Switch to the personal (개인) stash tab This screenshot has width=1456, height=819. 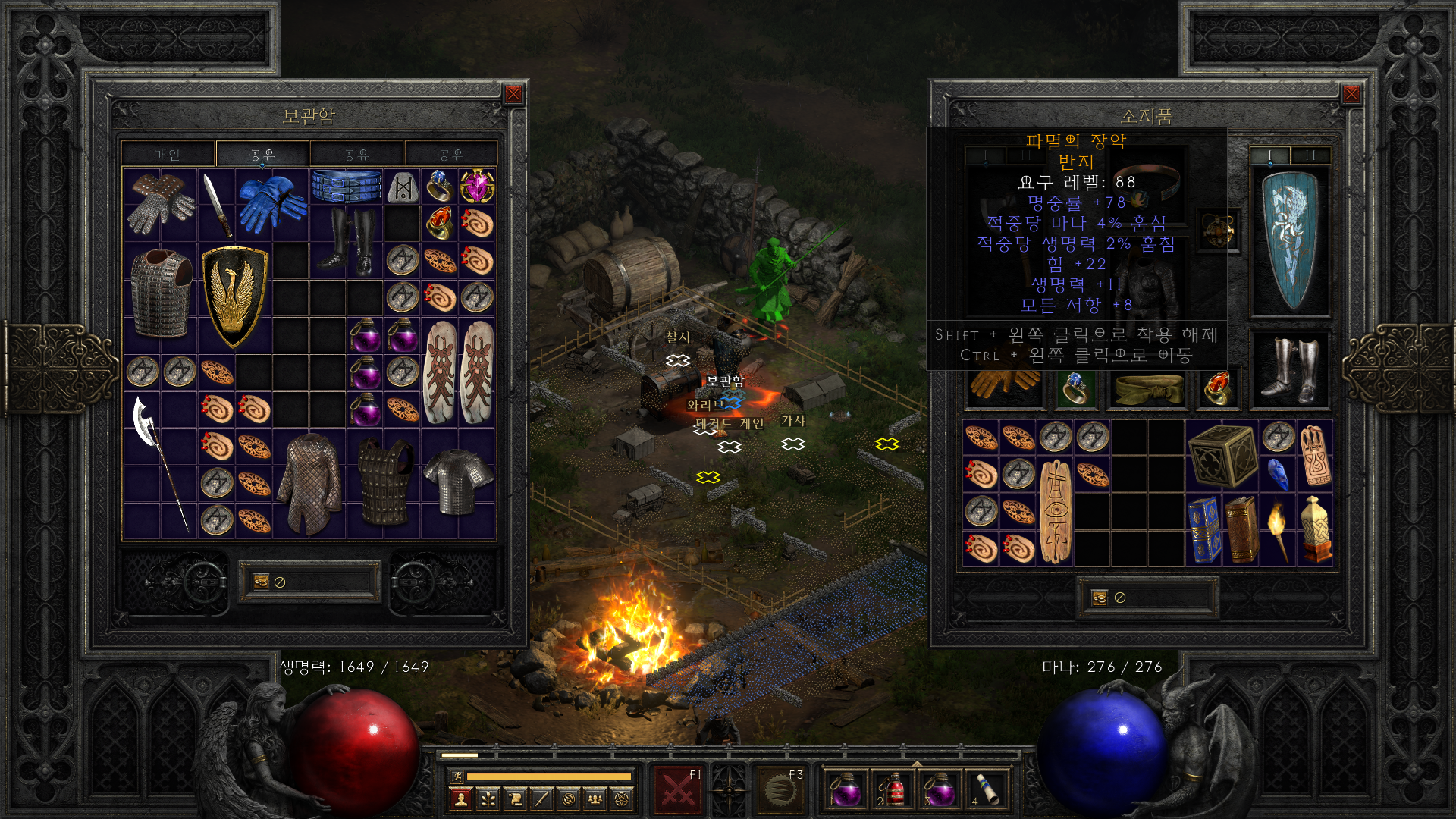tap(168, 155)
